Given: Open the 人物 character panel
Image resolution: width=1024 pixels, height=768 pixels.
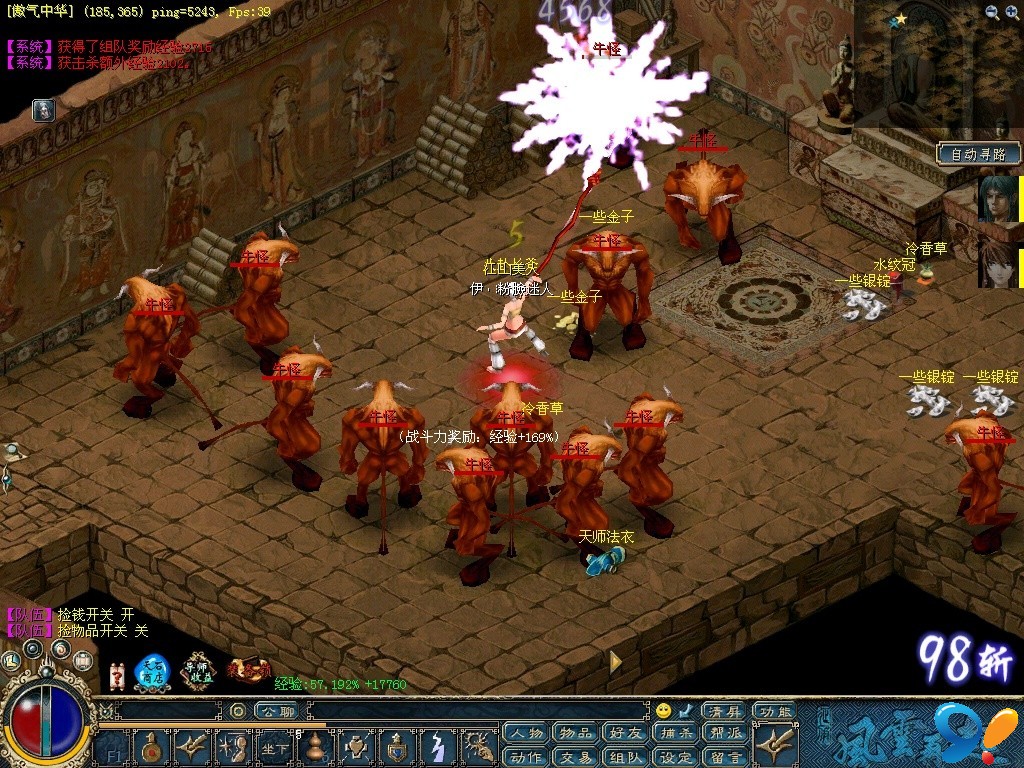Looking at the screenshot, I should tap(527, 735).
